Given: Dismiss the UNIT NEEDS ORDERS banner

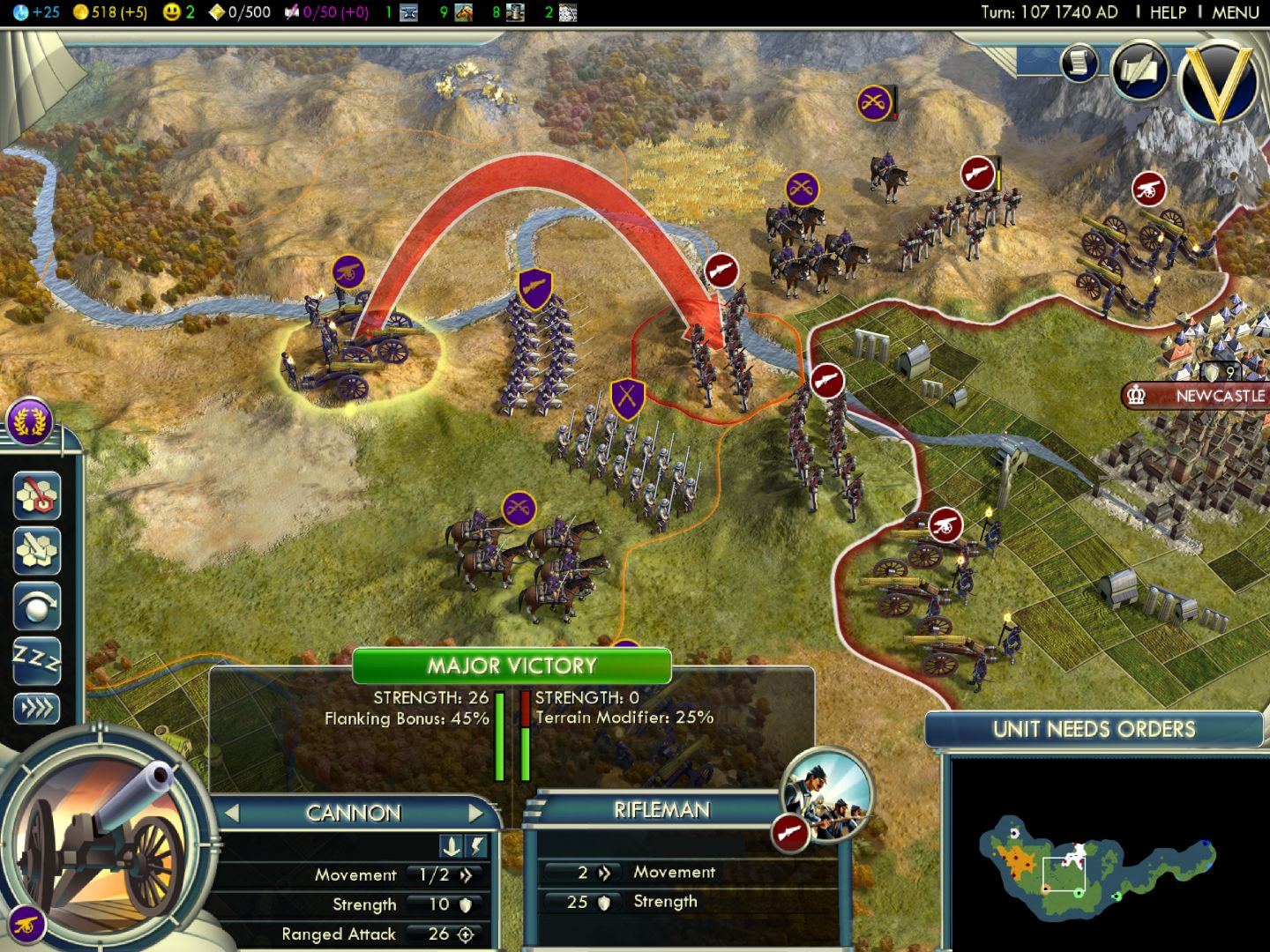Looking at the screenshot, I should (1094, 730).
